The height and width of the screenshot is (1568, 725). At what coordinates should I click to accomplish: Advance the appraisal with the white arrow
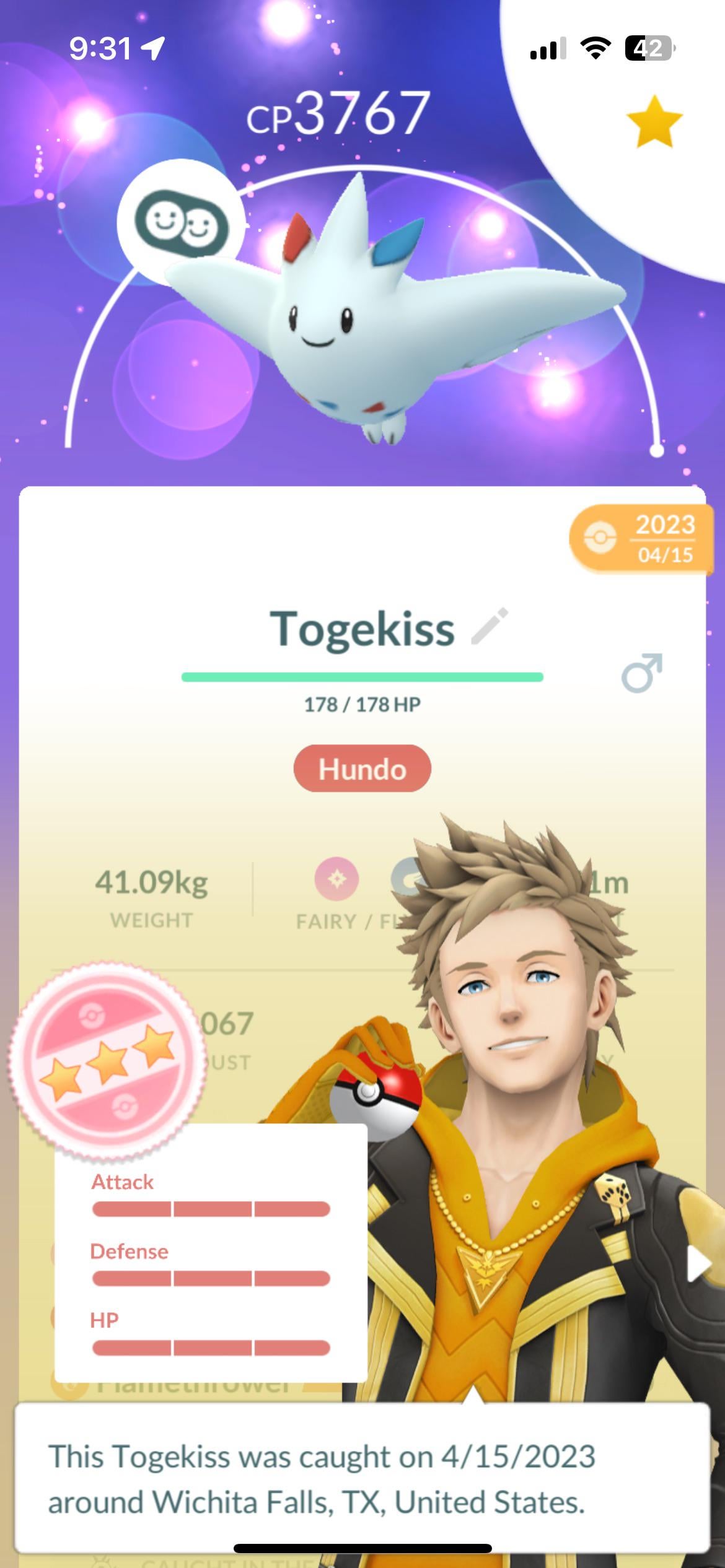(x=699, y=1263)
